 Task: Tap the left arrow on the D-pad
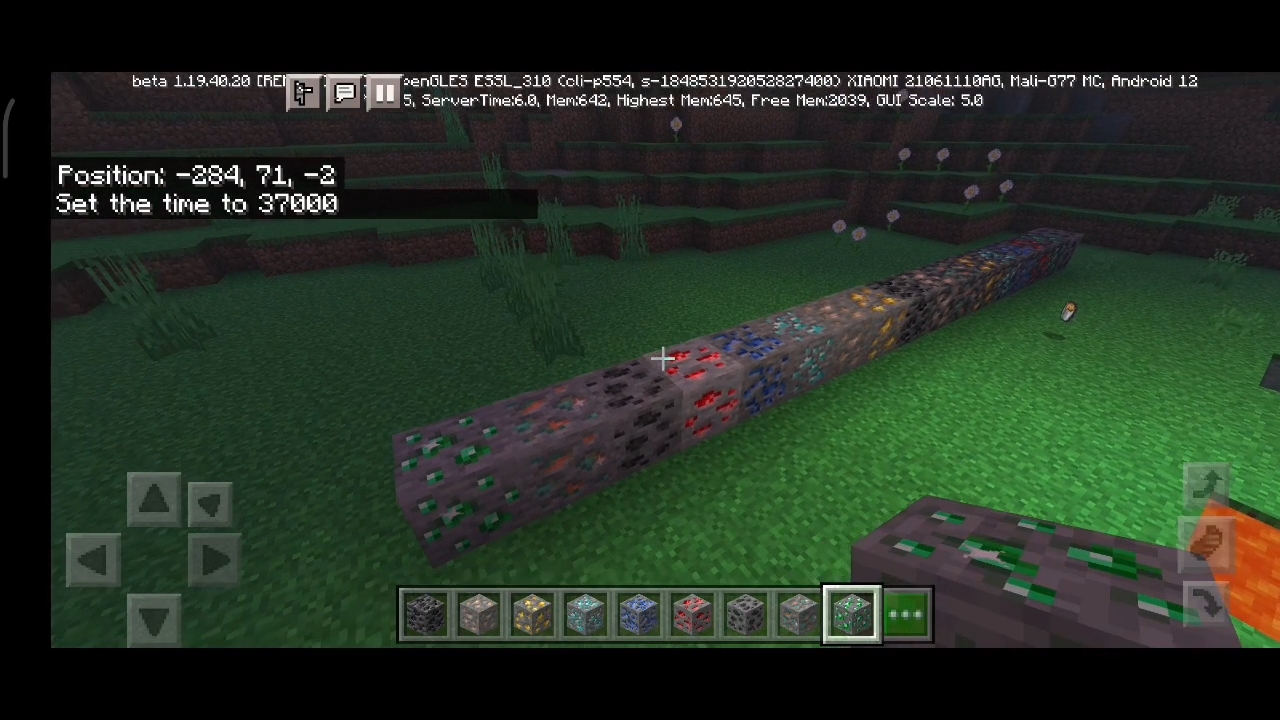click(x=93, y=559)
